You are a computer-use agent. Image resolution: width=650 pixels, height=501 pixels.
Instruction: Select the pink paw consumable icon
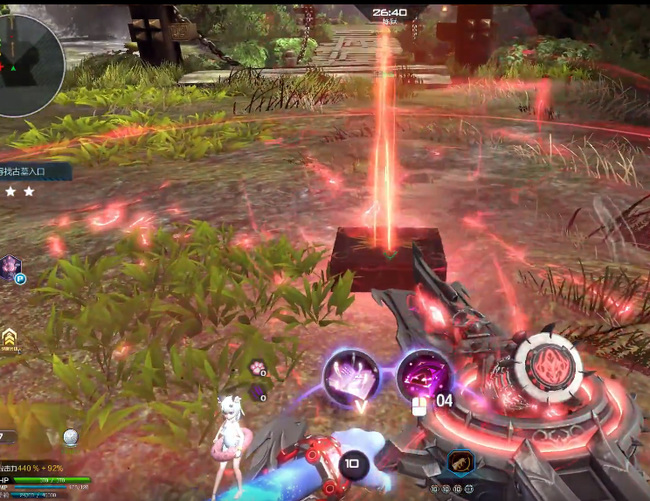click(257, 368)
